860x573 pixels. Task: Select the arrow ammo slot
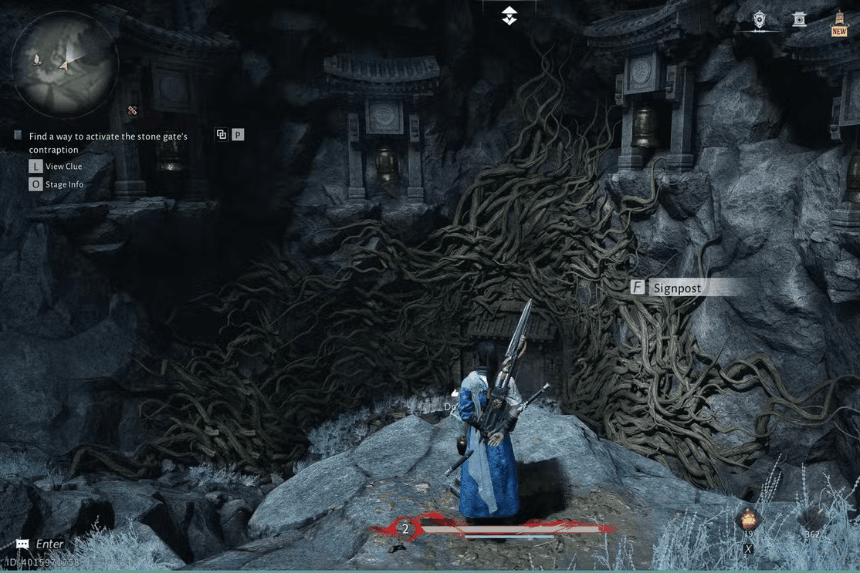812,520
